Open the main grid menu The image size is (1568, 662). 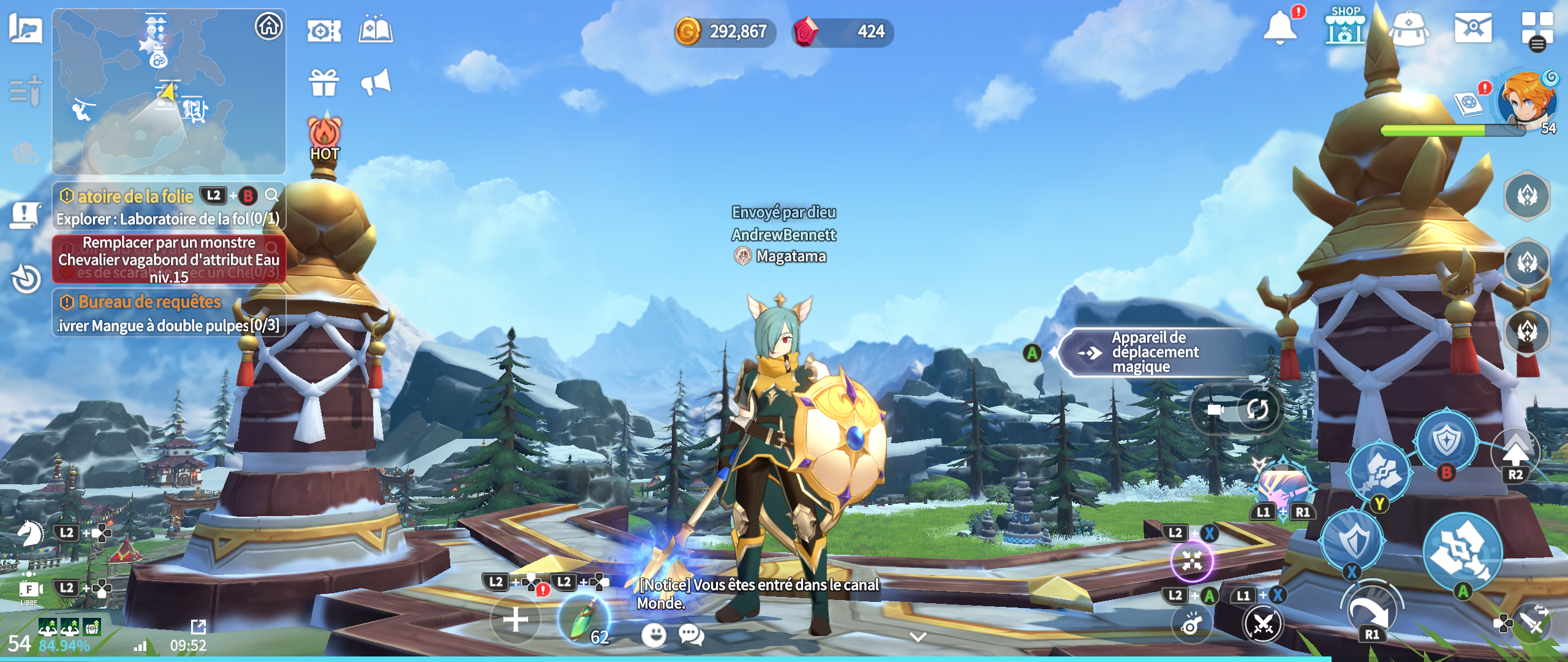pyautogui.click(x=1536, y=28)
